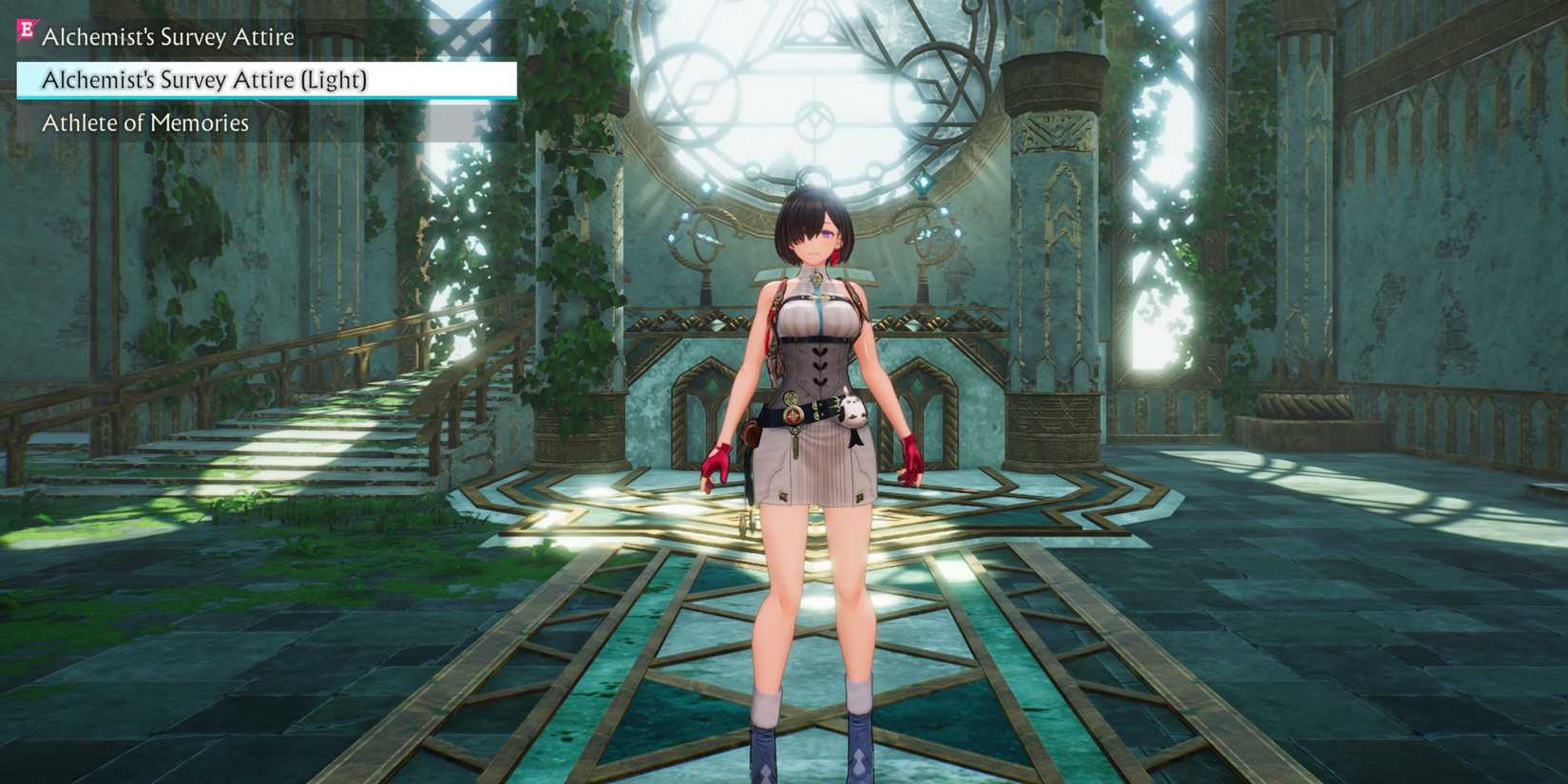Click the cyan underline bar of the selected costume
Screen dimensions: 1568x784
coord(266,97)
